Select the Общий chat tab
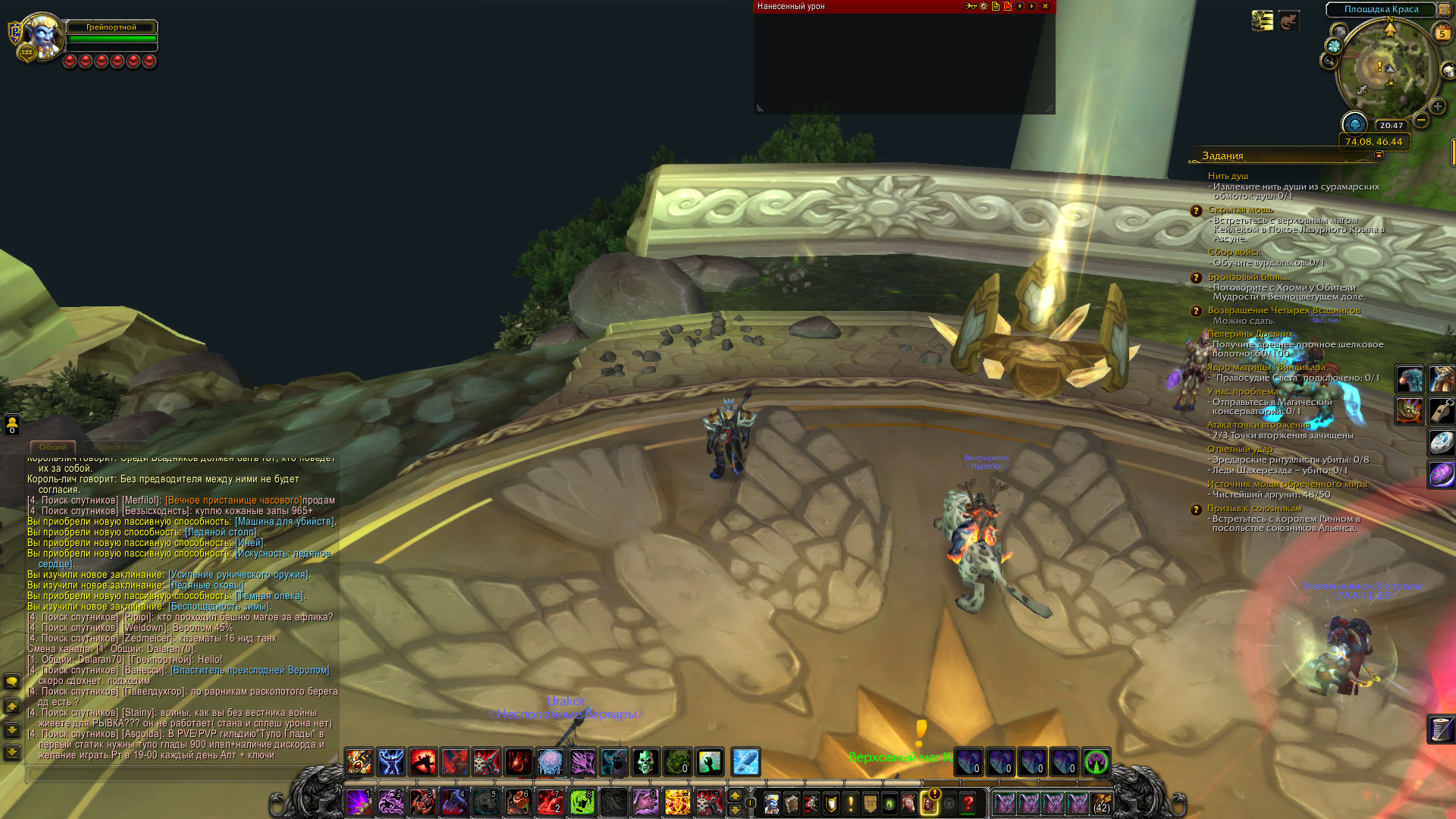 click(52, 447)
